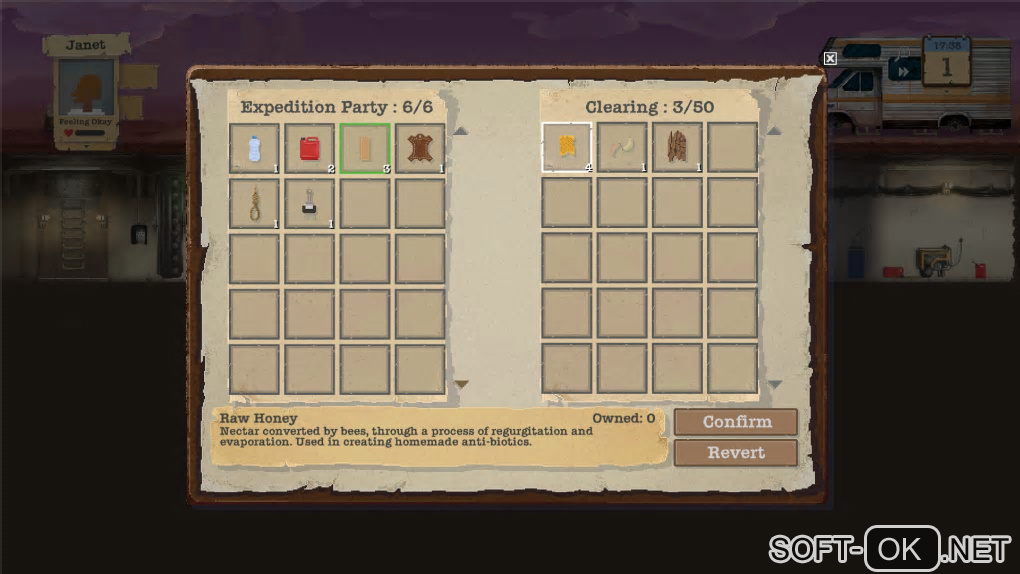Close the expedition inventory window
1020x574 pixels.
[830, 58]
